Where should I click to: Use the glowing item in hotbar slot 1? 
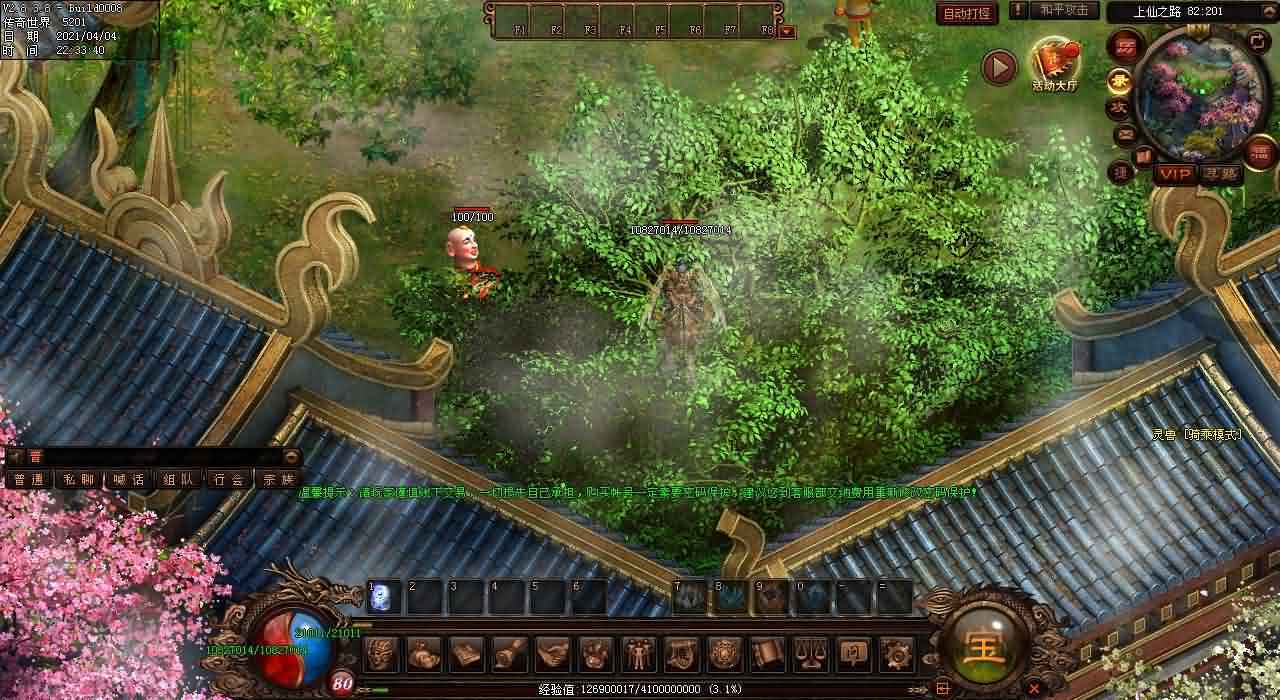pos(384,598)
